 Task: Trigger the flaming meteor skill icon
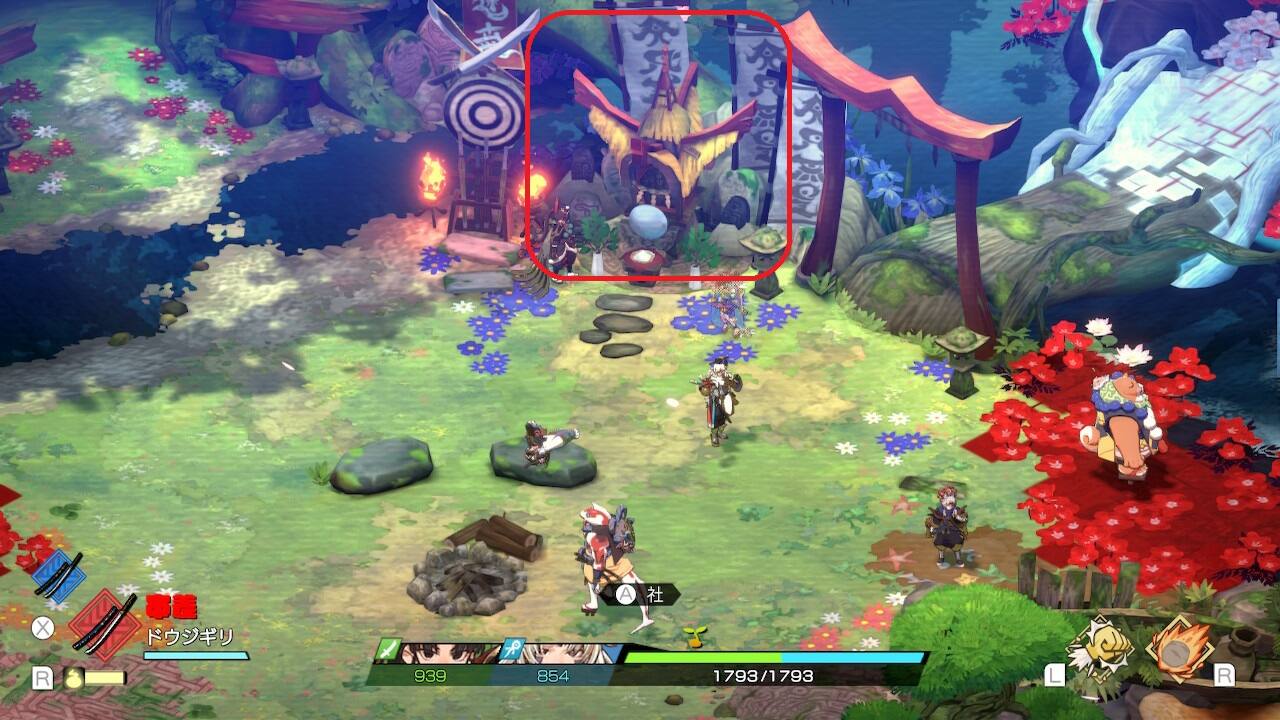[1178, 649]
